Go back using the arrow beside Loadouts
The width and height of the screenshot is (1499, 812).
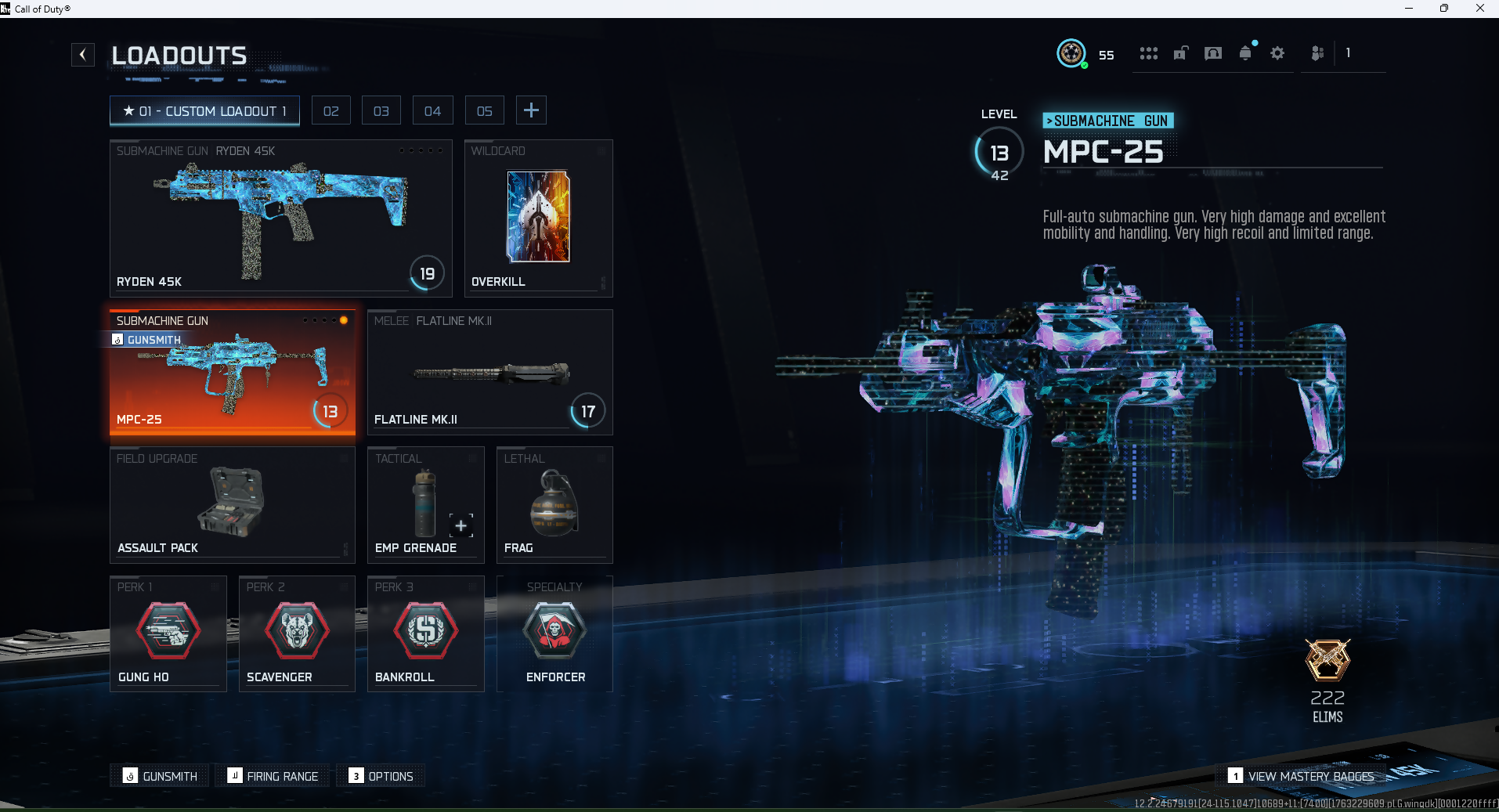point(83,55)
